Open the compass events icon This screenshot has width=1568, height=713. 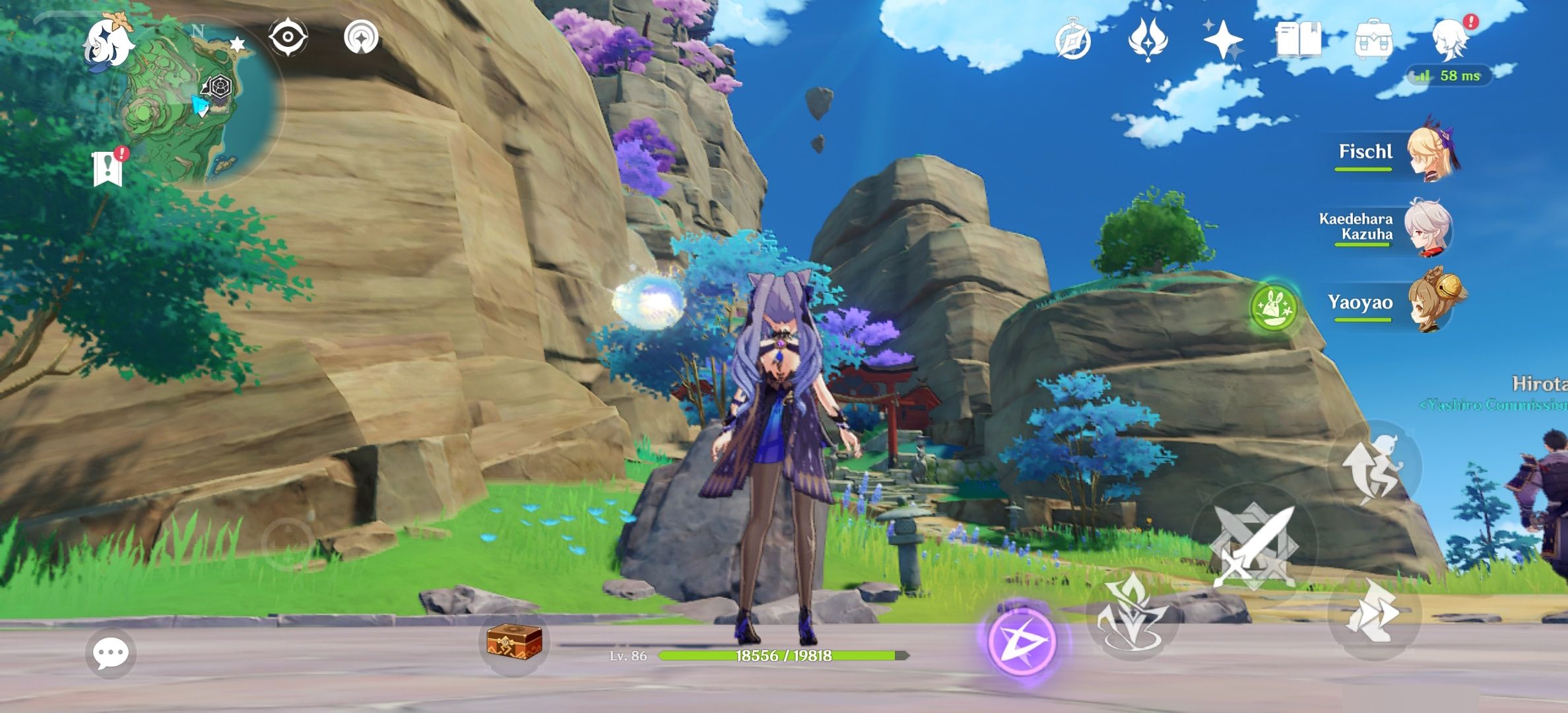pyautogui.click(x=1072, y=40)
